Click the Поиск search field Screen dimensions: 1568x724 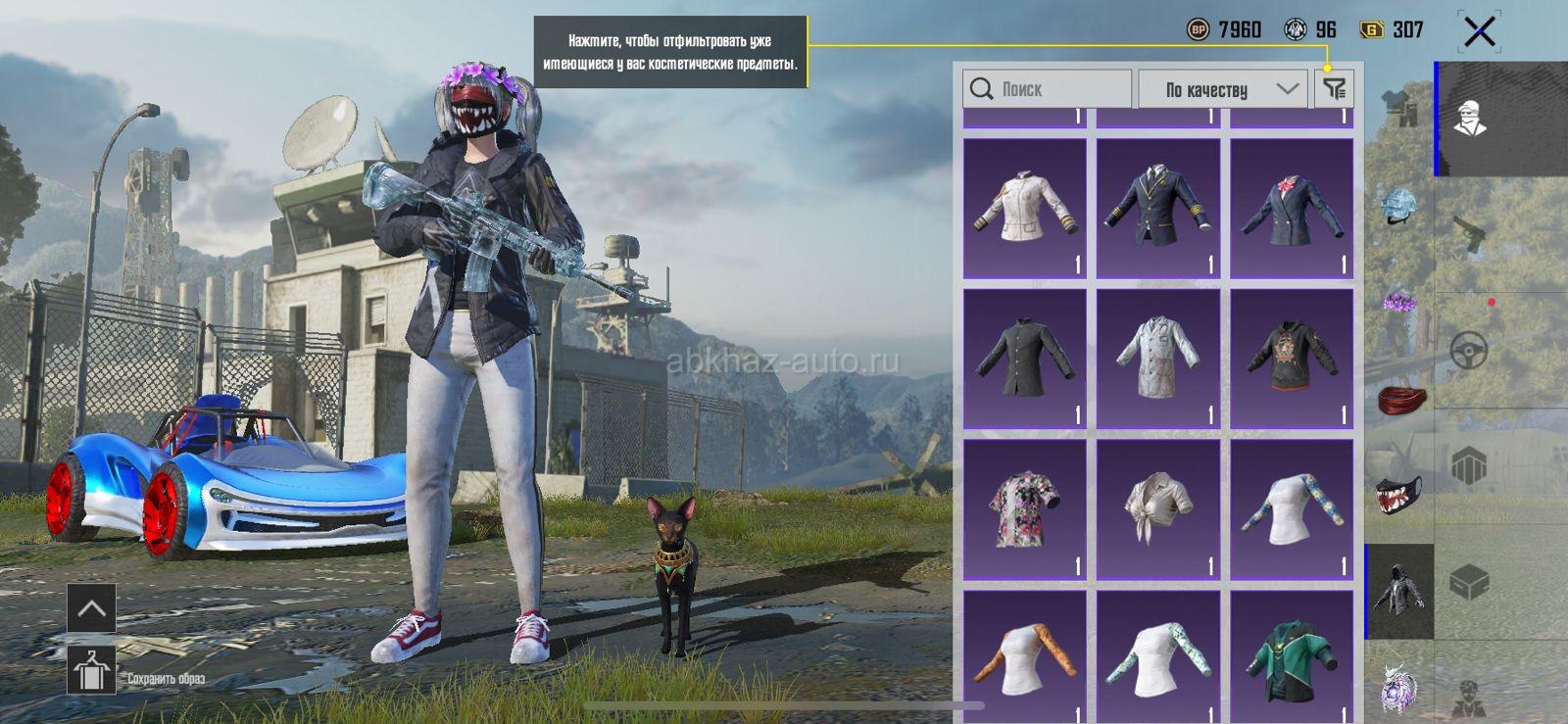pos(1047,89)
